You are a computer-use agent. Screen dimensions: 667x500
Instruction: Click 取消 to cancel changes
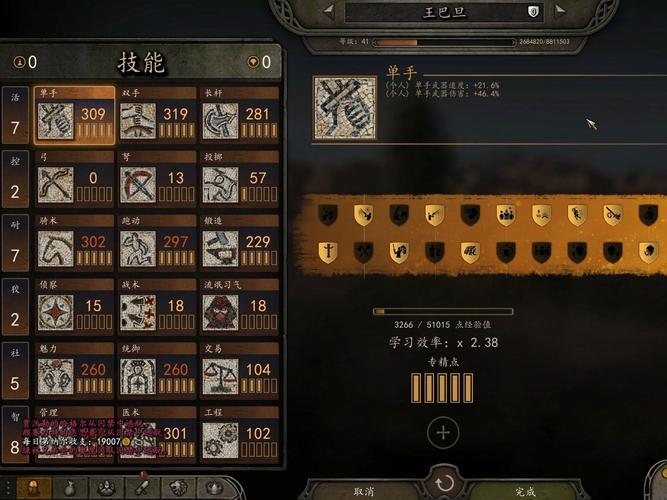(x=365, y=491)
